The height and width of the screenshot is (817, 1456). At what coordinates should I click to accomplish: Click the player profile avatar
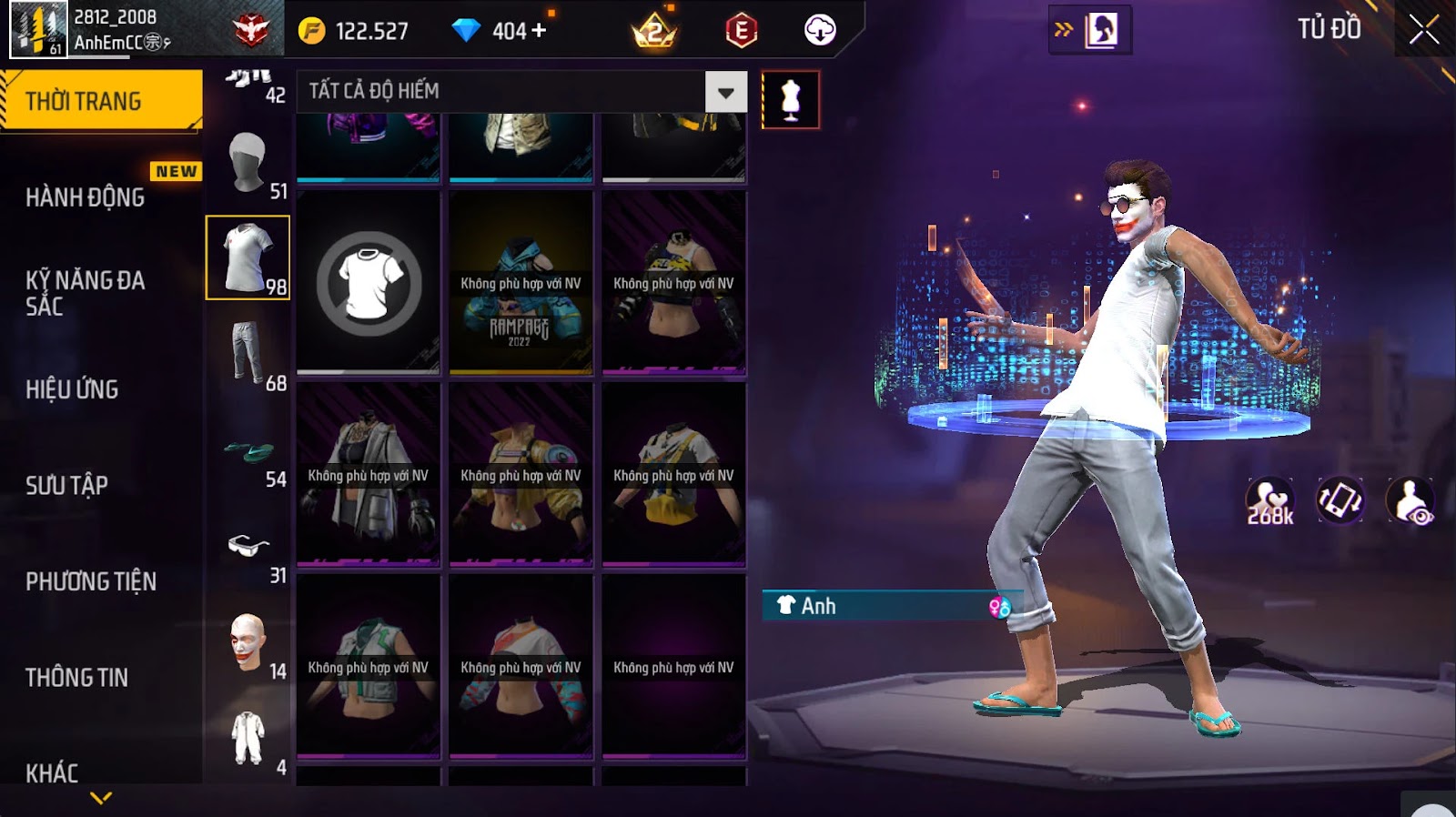pos(38,29)
